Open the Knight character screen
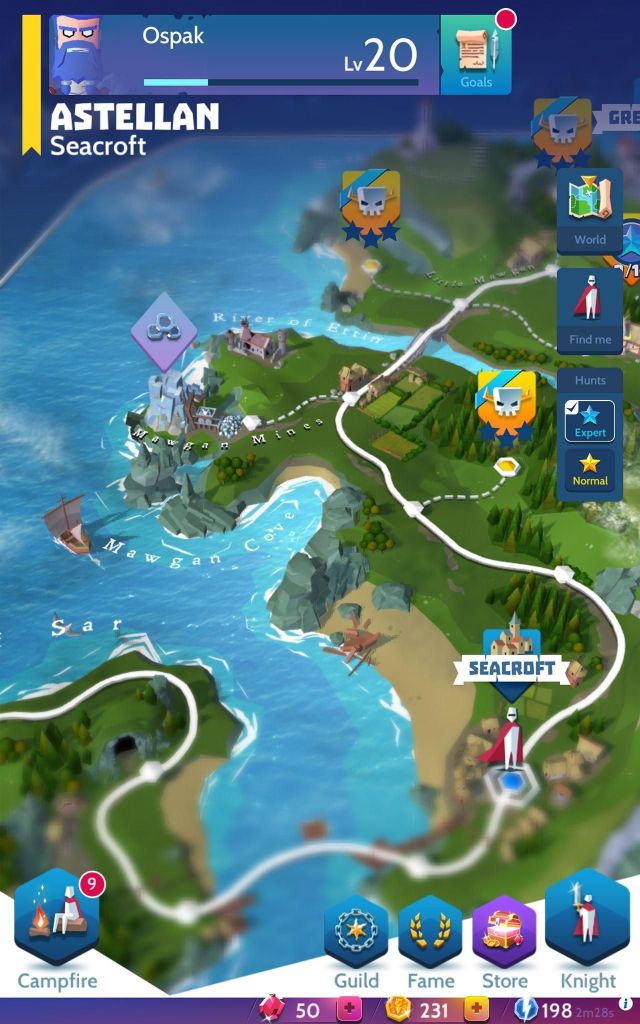This screenshot has height=1024, width=640. pos(588,925)
